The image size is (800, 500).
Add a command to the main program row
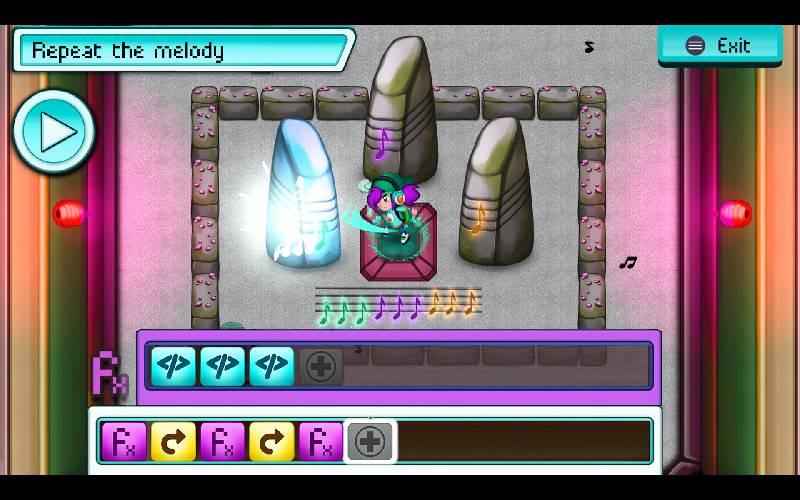(370, 441)
